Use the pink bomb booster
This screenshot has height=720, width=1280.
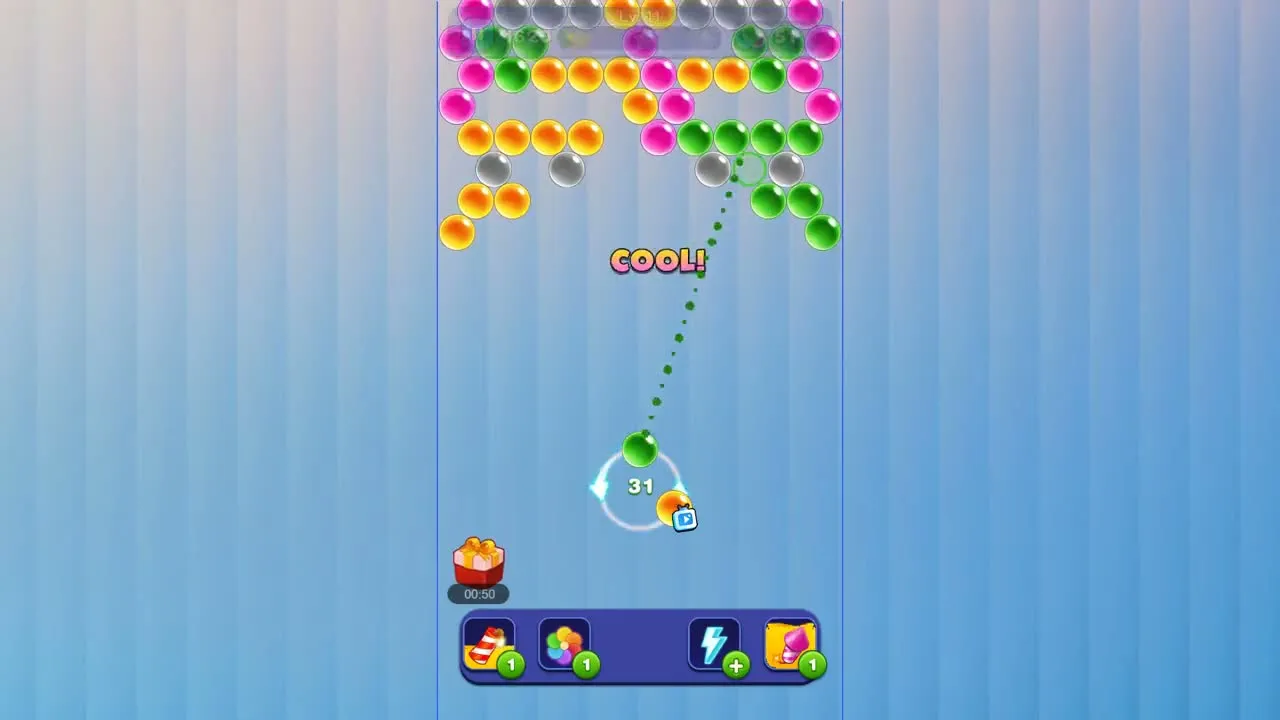point(791,643)
